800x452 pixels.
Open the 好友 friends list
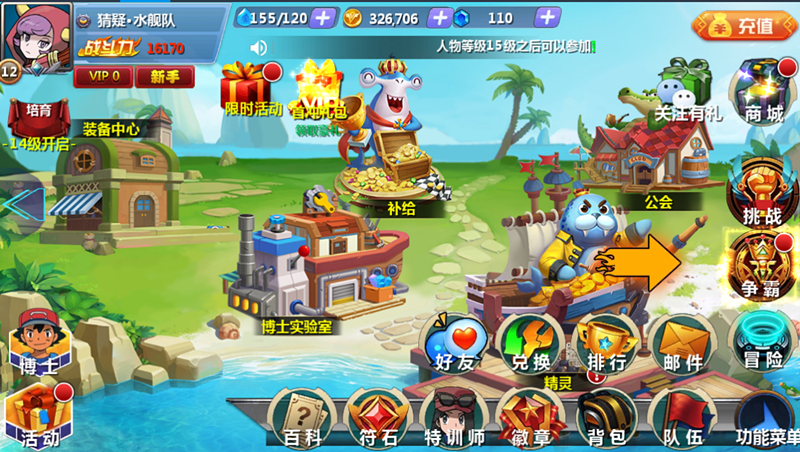point(455,342)
